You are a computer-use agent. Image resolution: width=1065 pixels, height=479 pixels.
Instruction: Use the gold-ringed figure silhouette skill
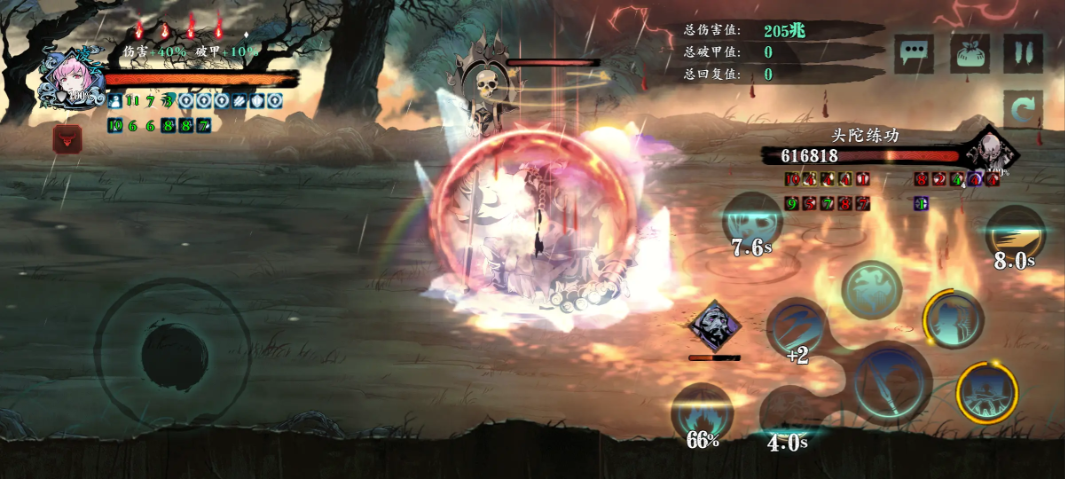(x=952, y=319)
